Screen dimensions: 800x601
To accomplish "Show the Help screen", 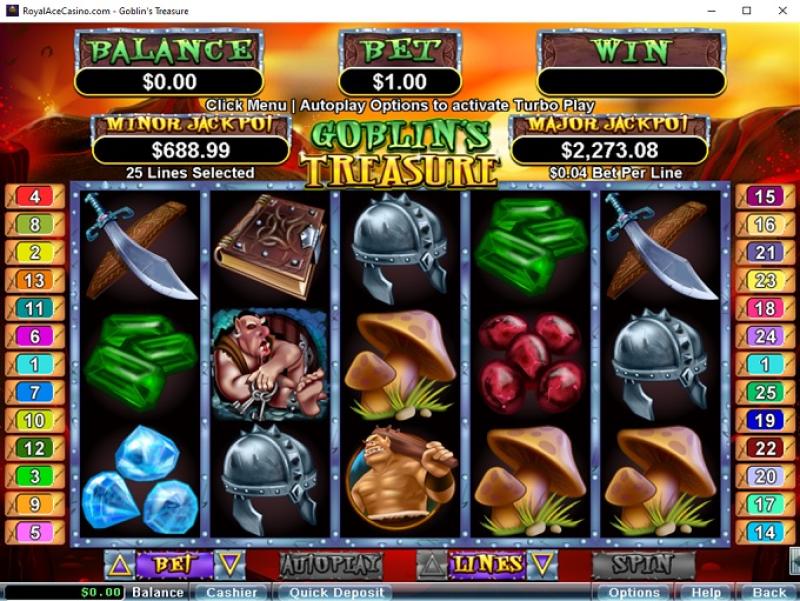I will pos(705,592).
